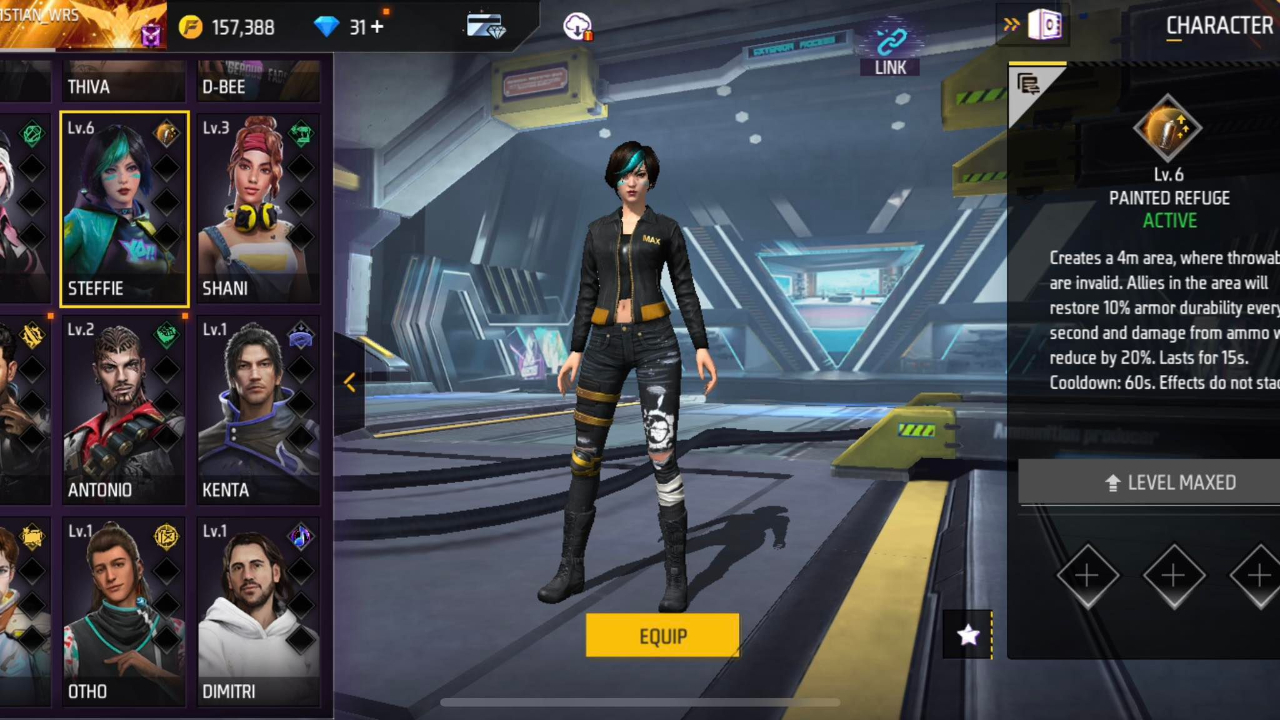
Task: Select the Dimitri character card
Action: [x=259, y=610]
